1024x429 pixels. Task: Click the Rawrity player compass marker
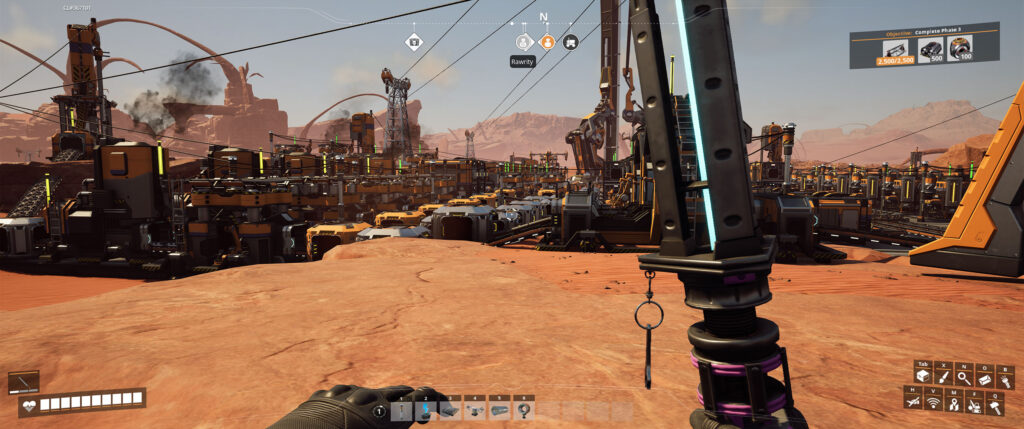(523, 42)
